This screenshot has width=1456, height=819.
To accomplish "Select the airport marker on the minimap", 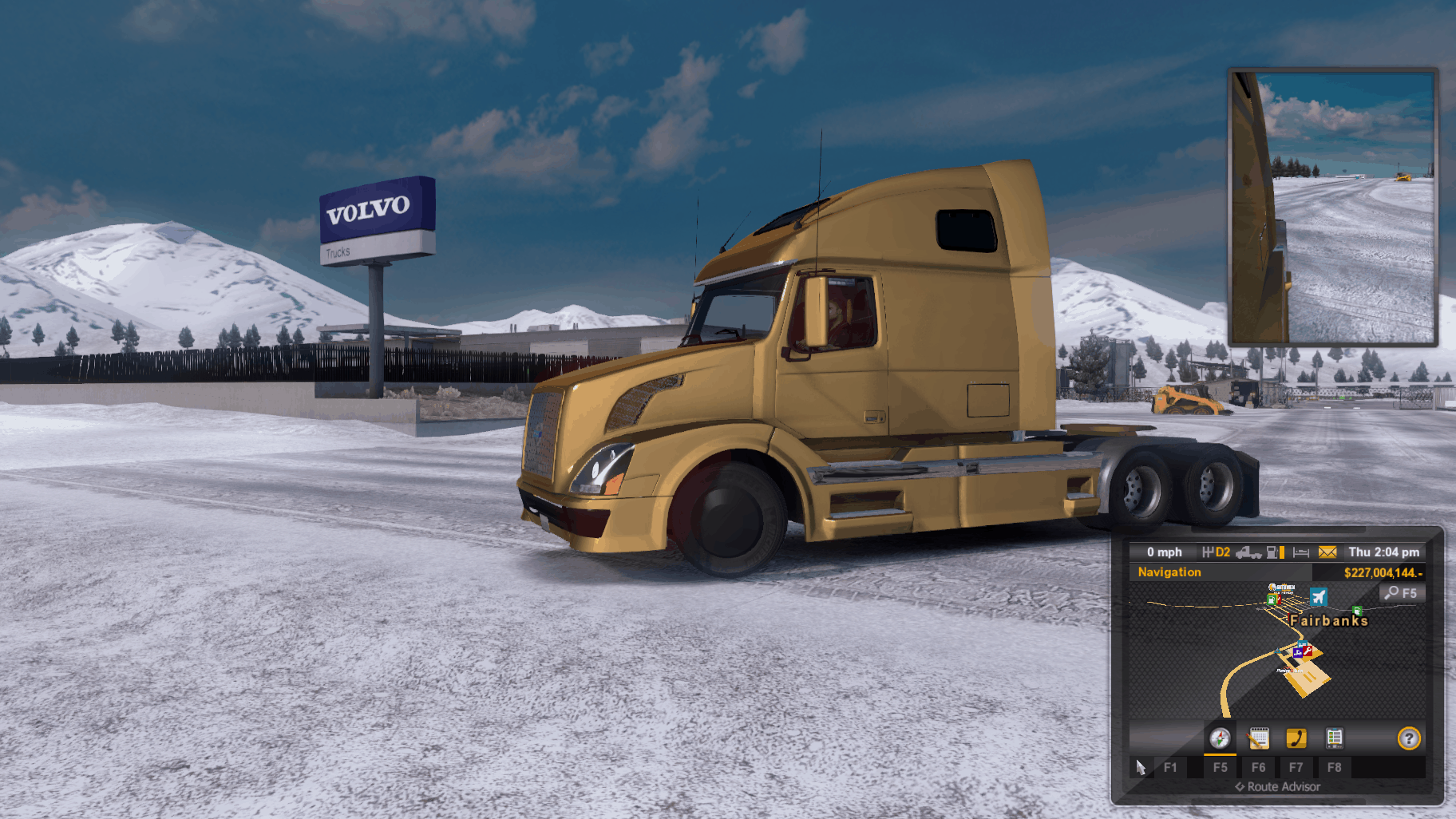I will tap(1319, 596).
